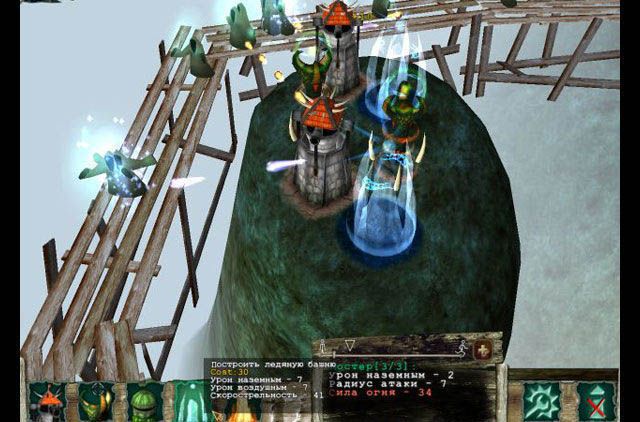This screenshot has width=640, height=422.
Task: Click the wrench upgrade icon
Action: (542, 401)
